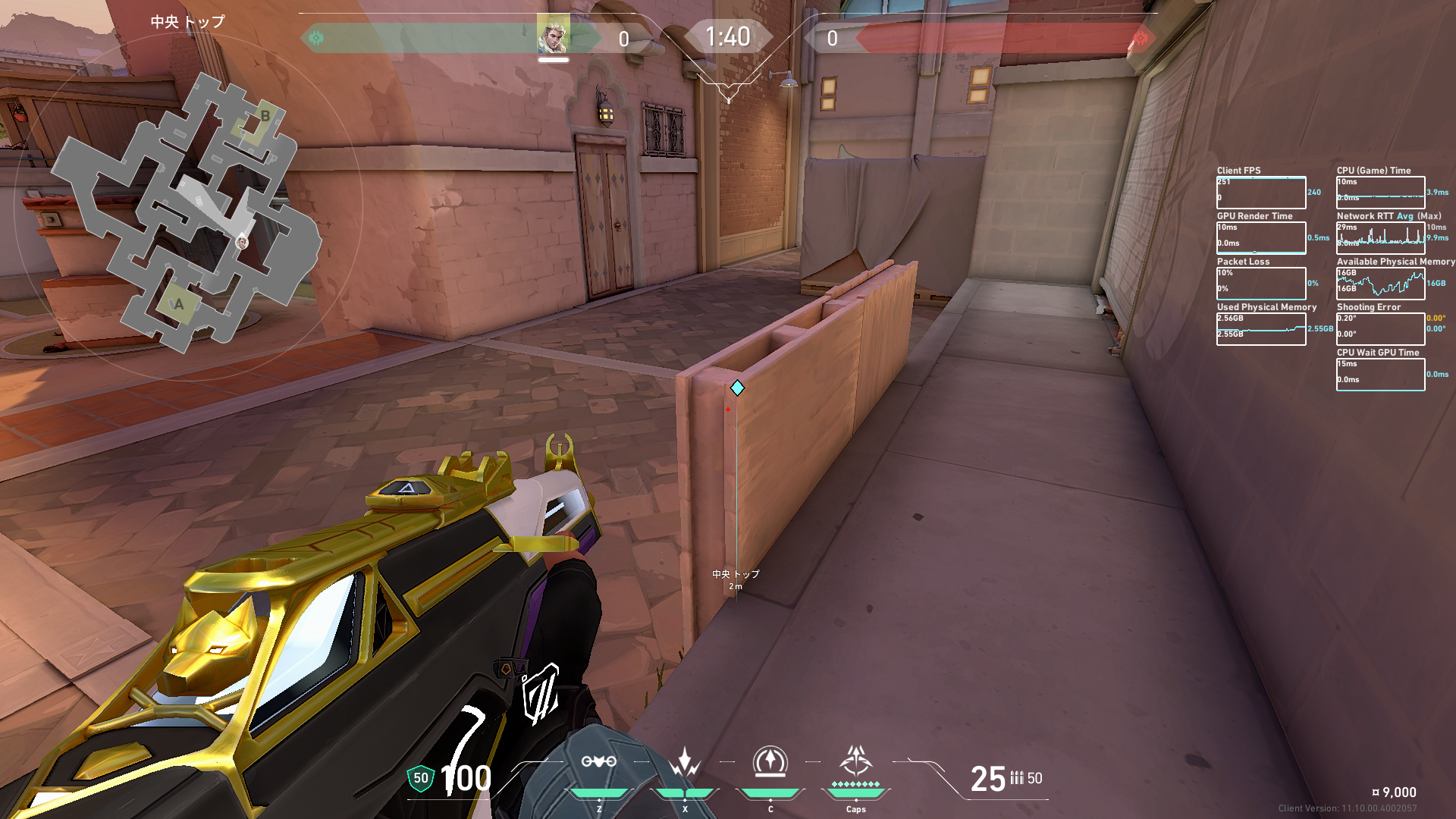Select the B site label on the minimap

[x=265, y=116]
